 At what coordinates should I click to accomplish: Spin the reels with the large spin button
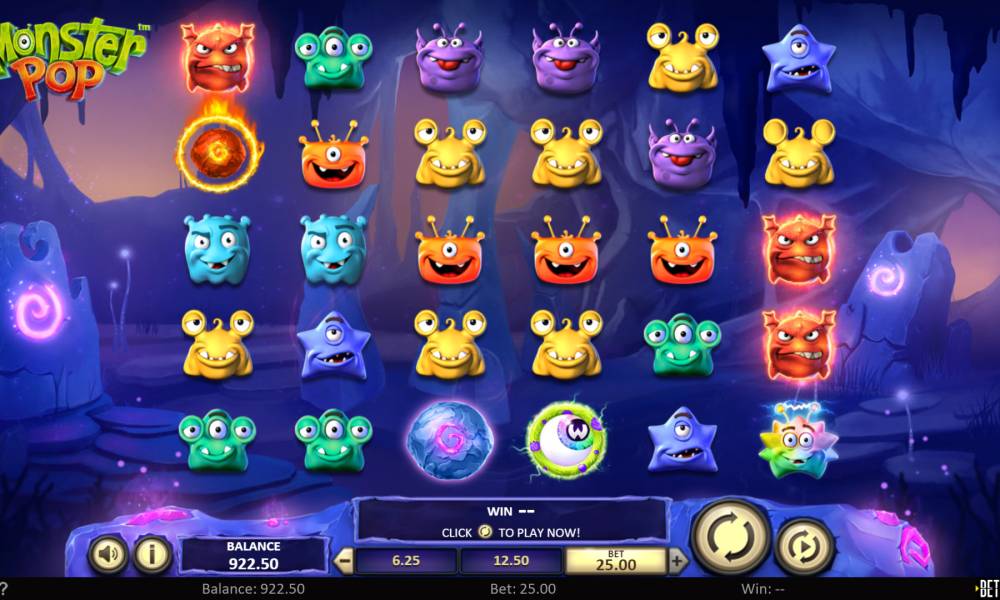[730, 537]
